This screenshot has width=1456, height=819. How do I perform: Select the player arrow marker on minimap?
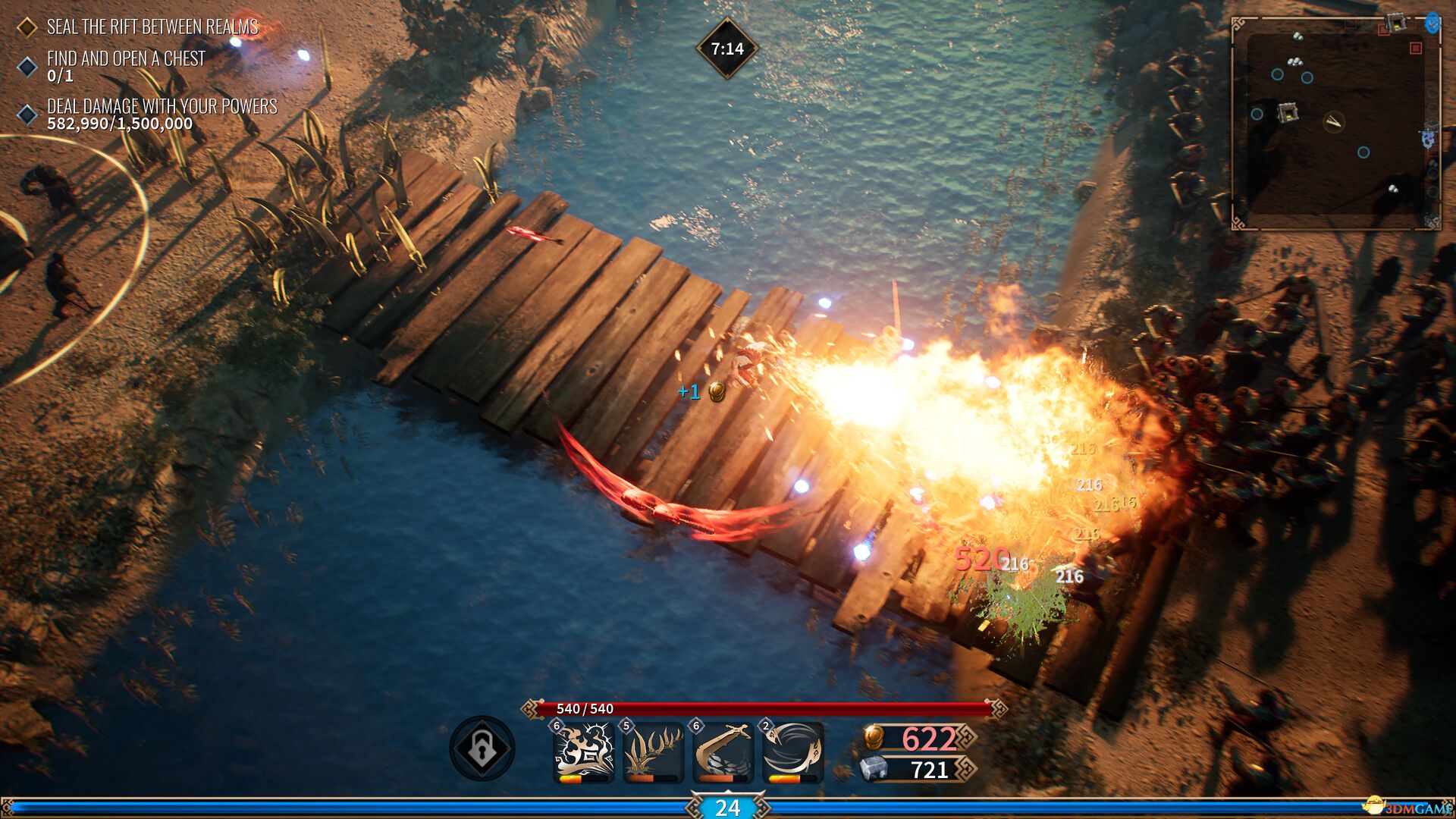[1334, 121]
